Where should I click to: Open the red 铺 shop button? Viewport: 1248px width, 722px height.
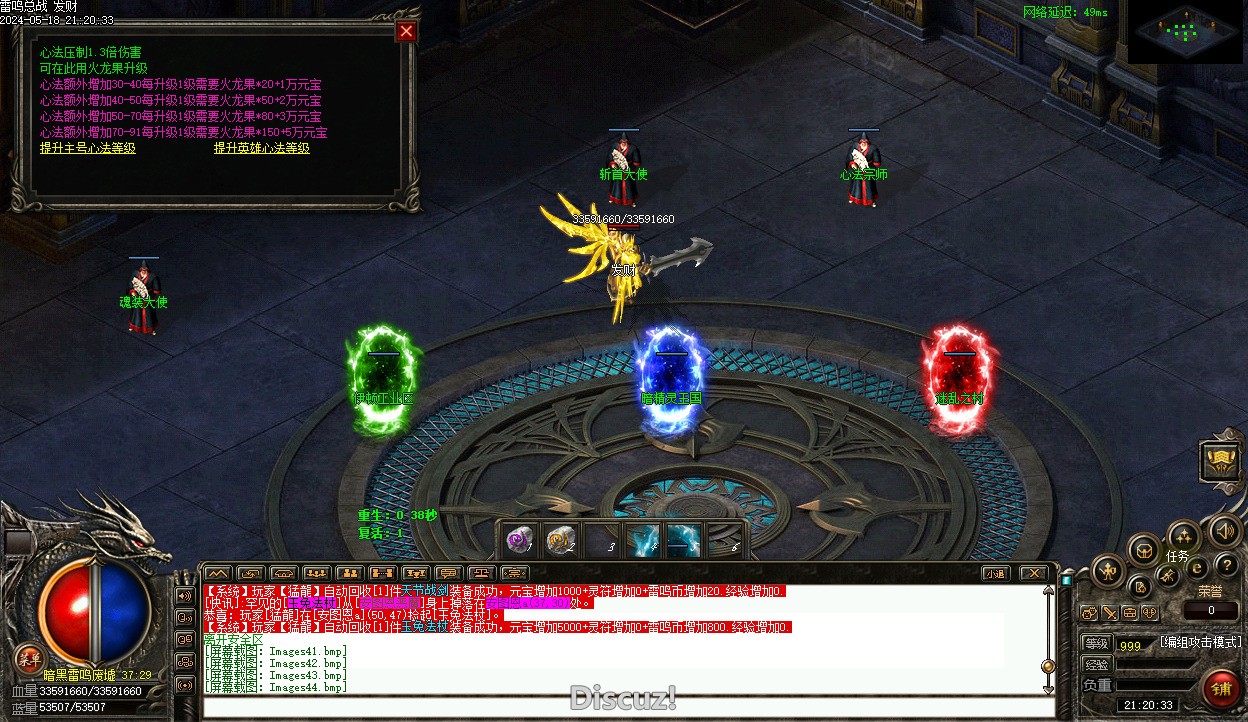[1220, 688]
